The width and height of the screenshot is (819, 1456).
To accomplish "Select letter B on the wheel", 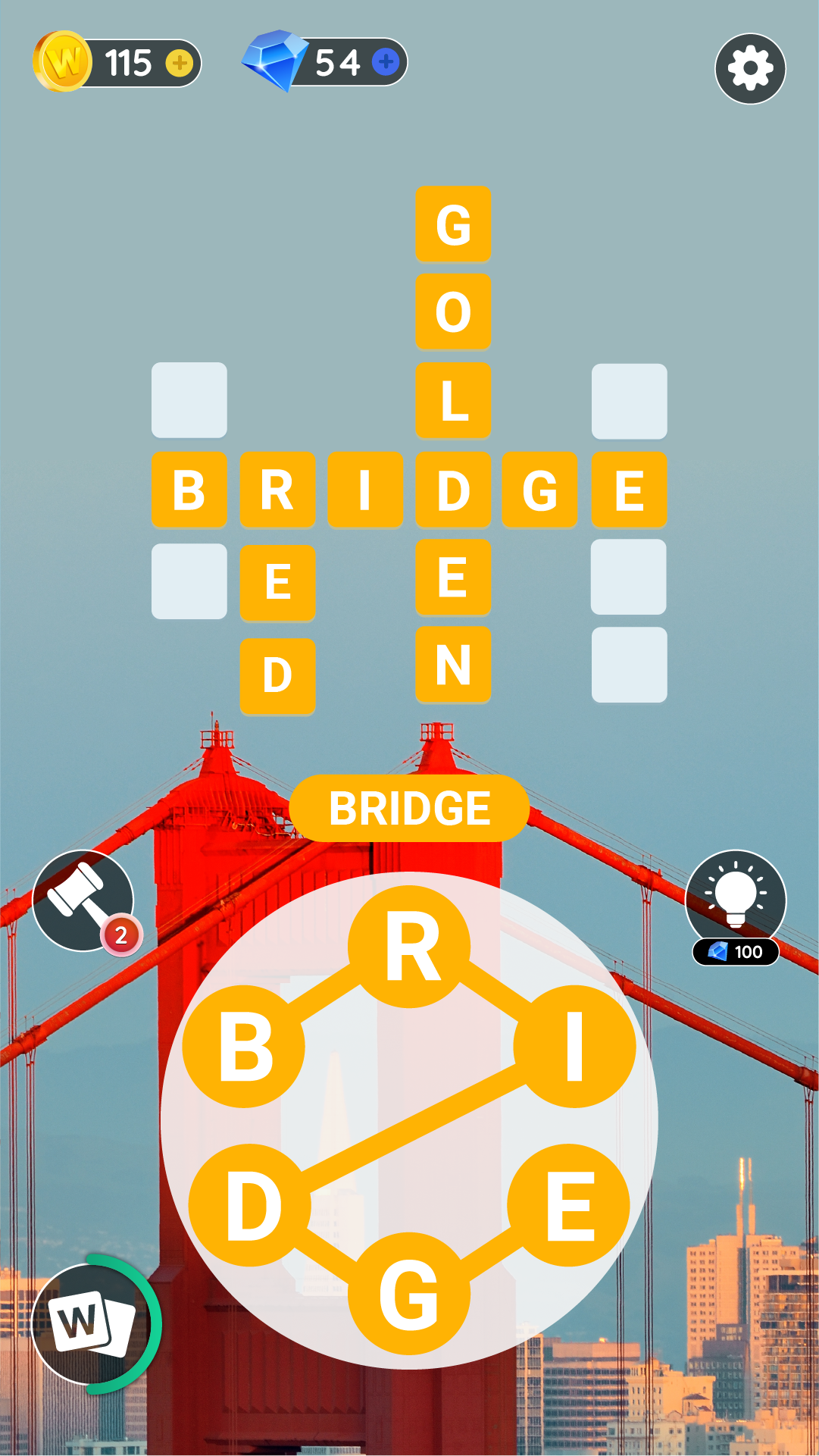I will pos(244,1047).
